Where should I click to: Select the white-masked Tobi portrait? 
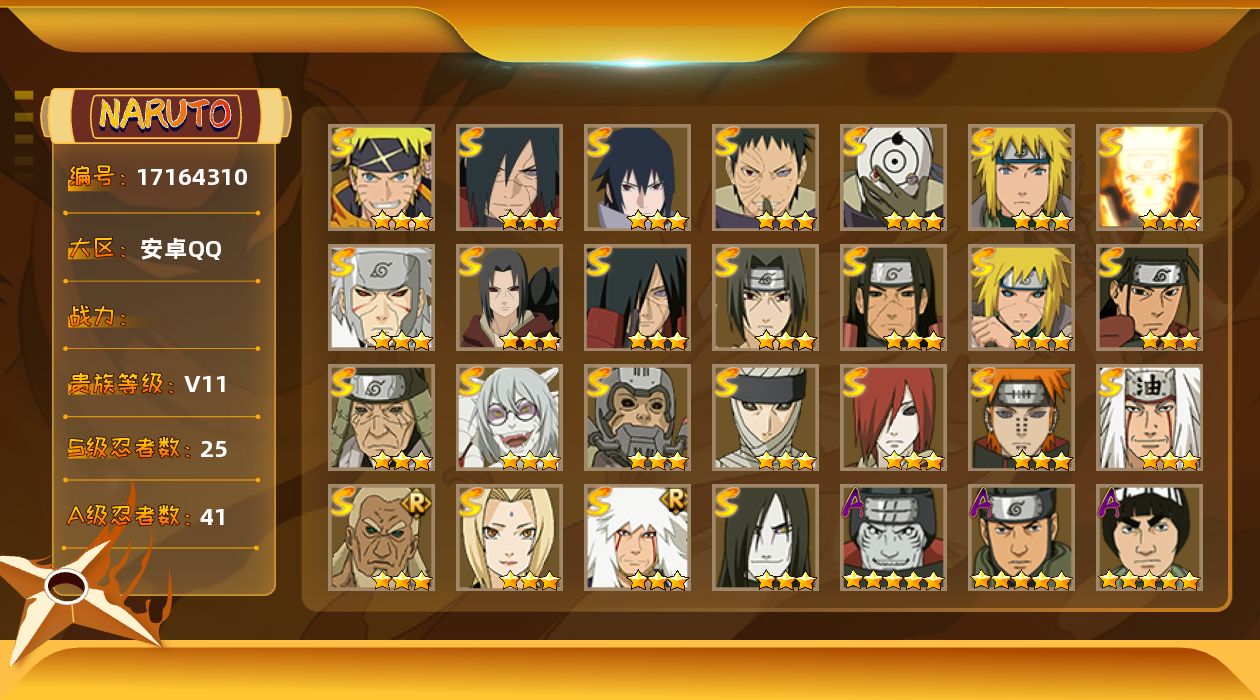click(893, 177)
